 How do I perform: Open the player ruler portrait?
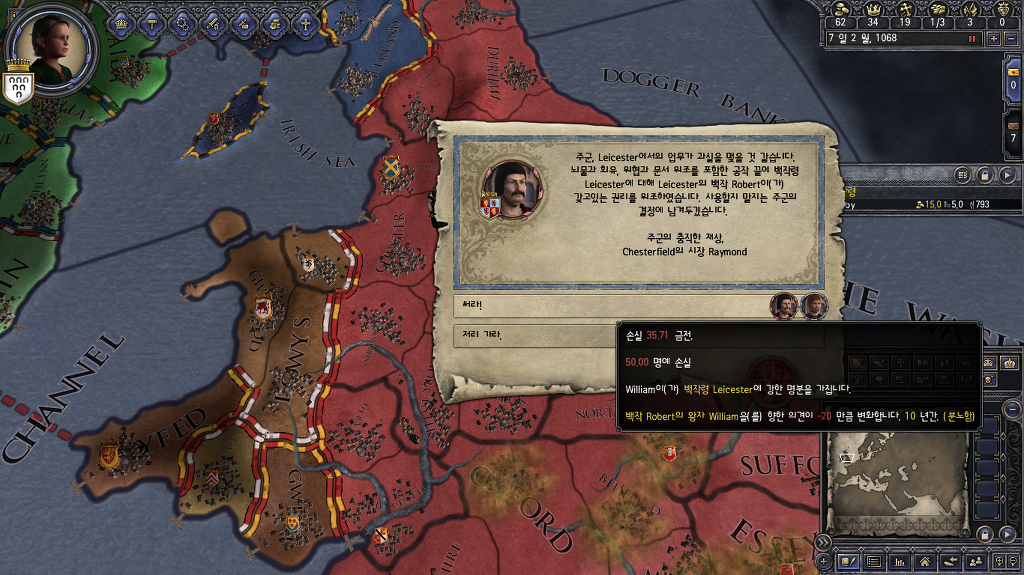(x=54, y=40)
